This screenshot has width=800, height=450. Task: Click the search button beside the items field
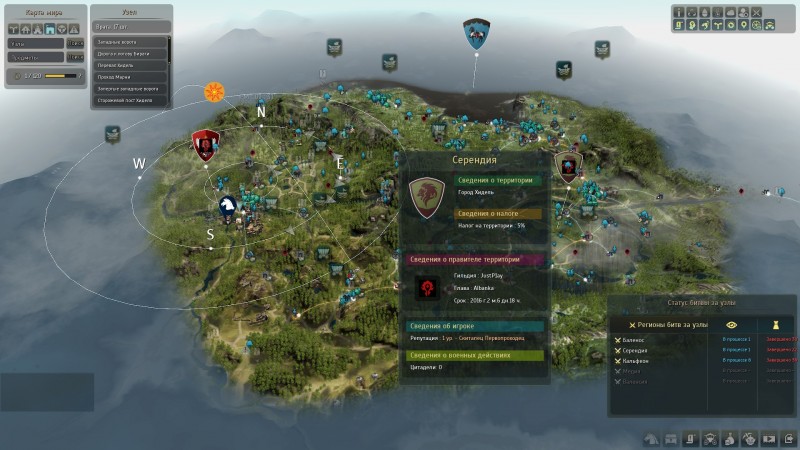pyautogui.click(x=75, y=59)
